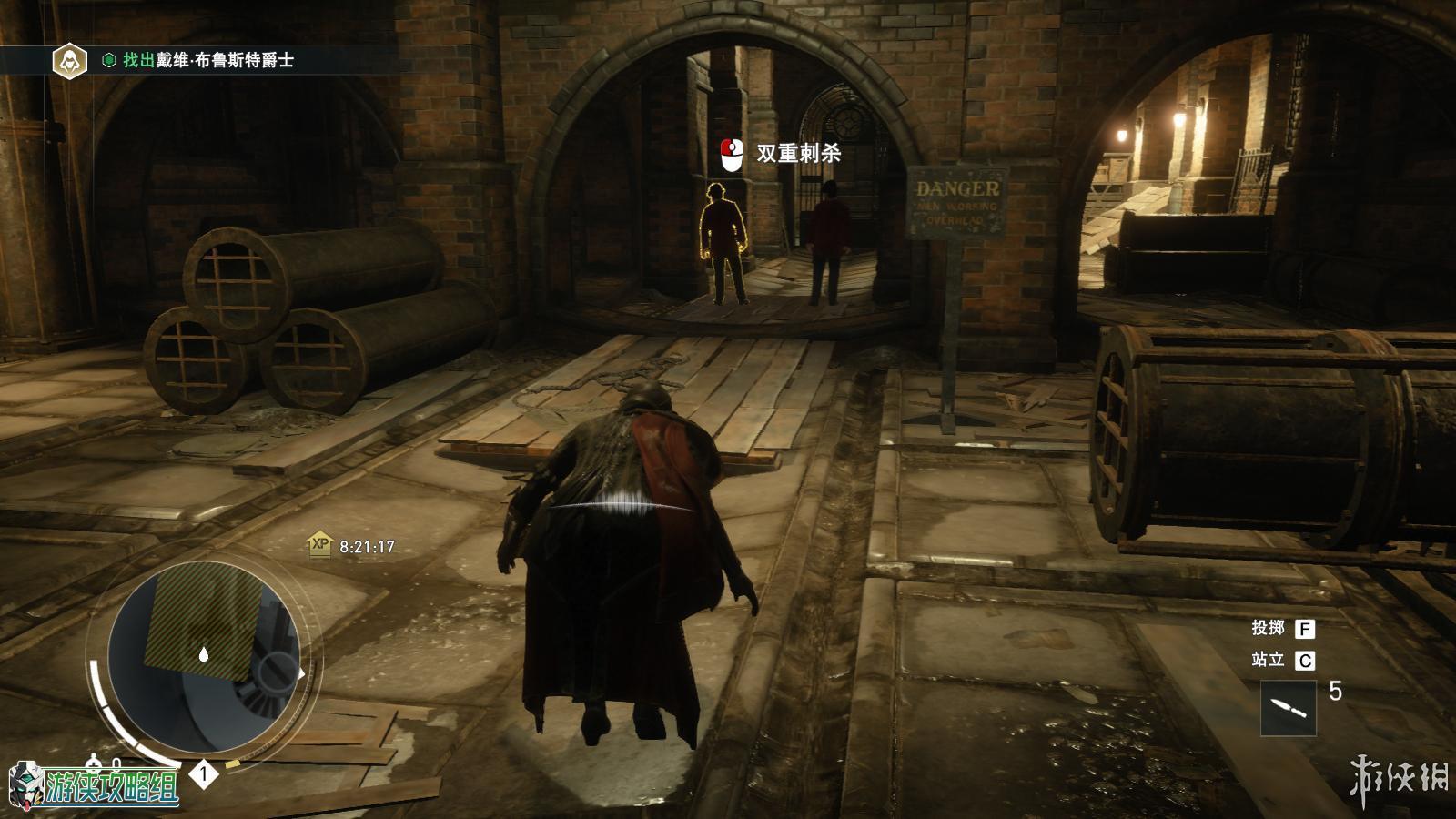
Task: Click the level 1 diamond badge
Action: (x=204, y=774)
